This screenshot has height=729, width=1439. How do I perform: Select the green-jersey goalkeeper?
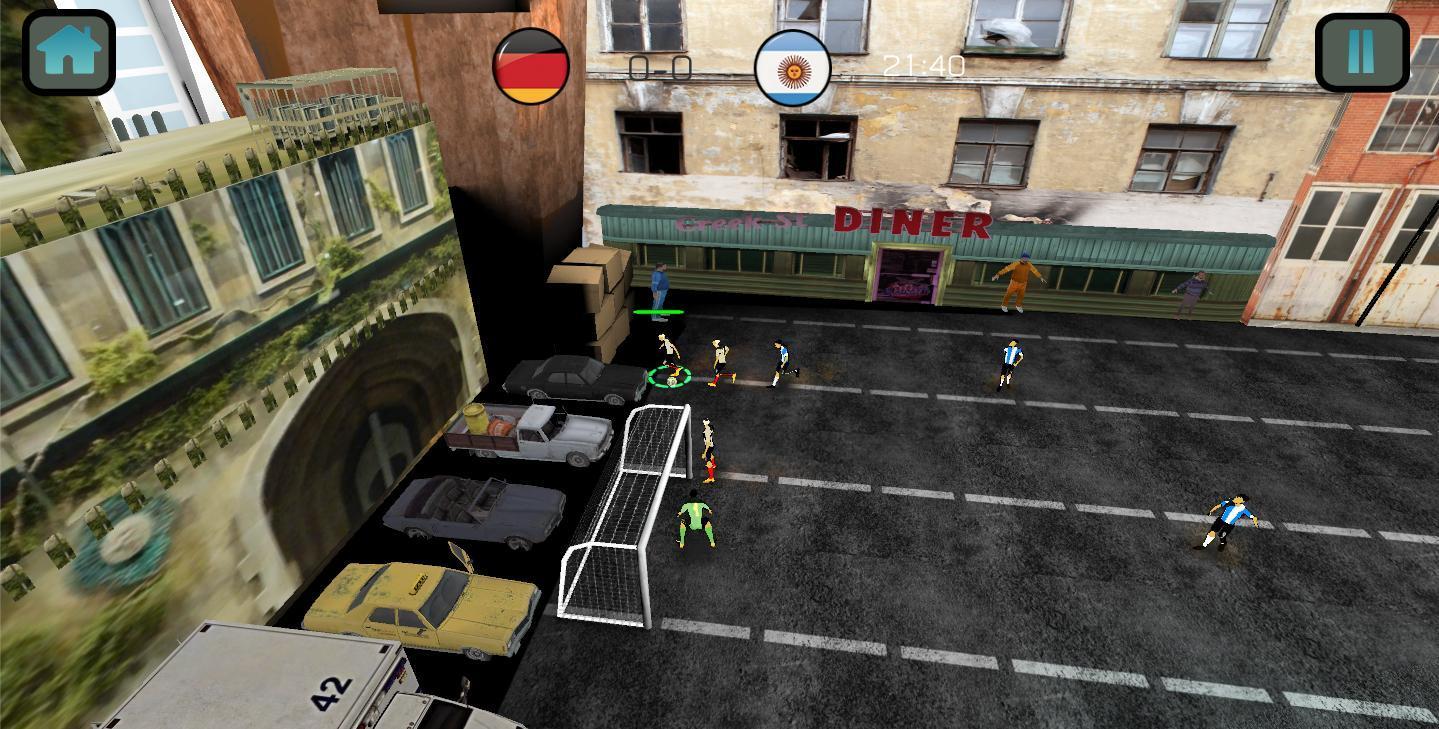(x=698, y=520)
